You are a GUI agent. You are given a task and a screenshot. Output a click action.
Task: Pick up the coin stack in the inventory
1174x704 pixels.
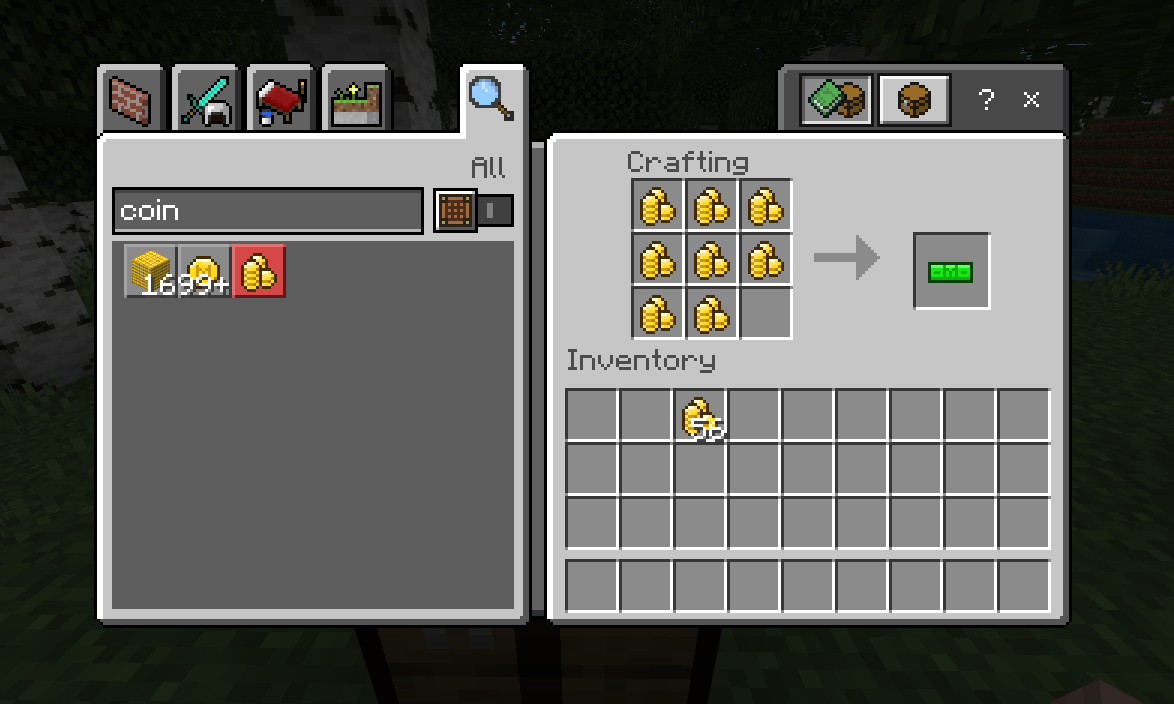click(x=700, y=416)
